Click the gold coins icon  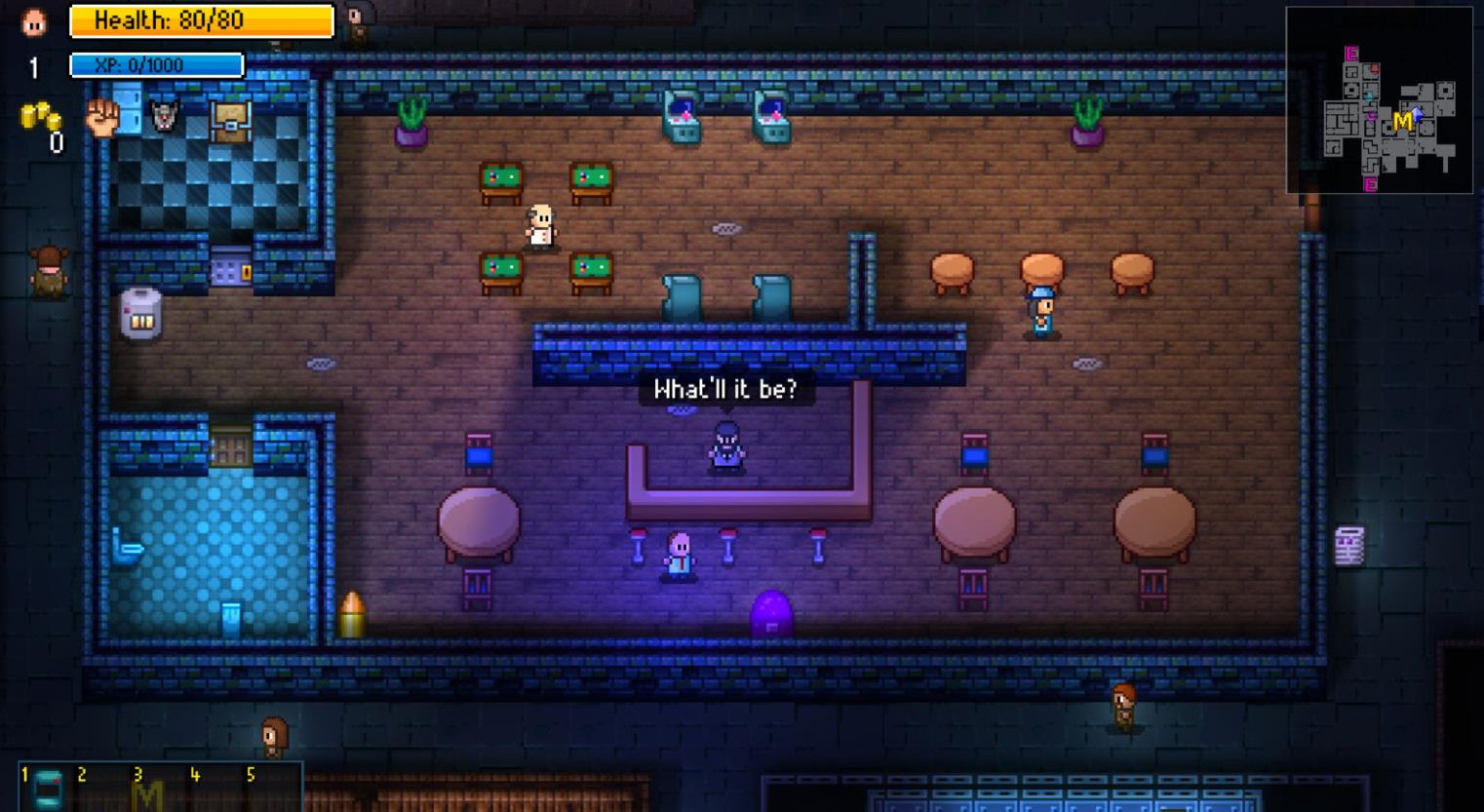coord(40,116)
